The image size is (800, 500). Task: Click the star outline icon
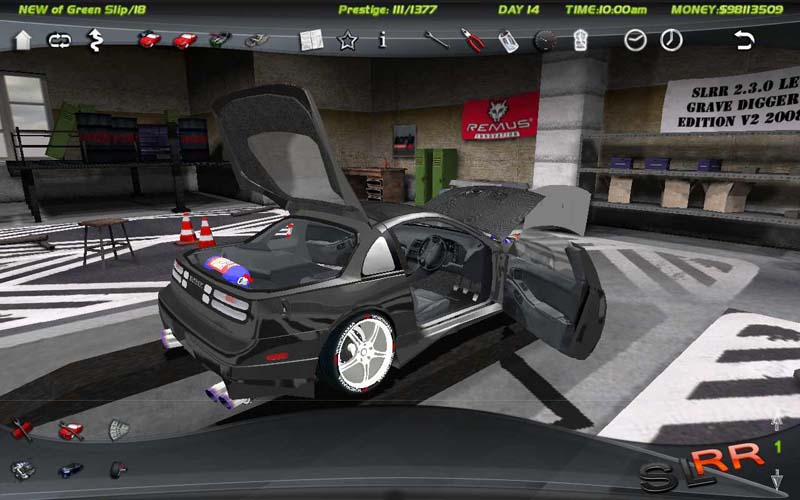coord(347,40)
